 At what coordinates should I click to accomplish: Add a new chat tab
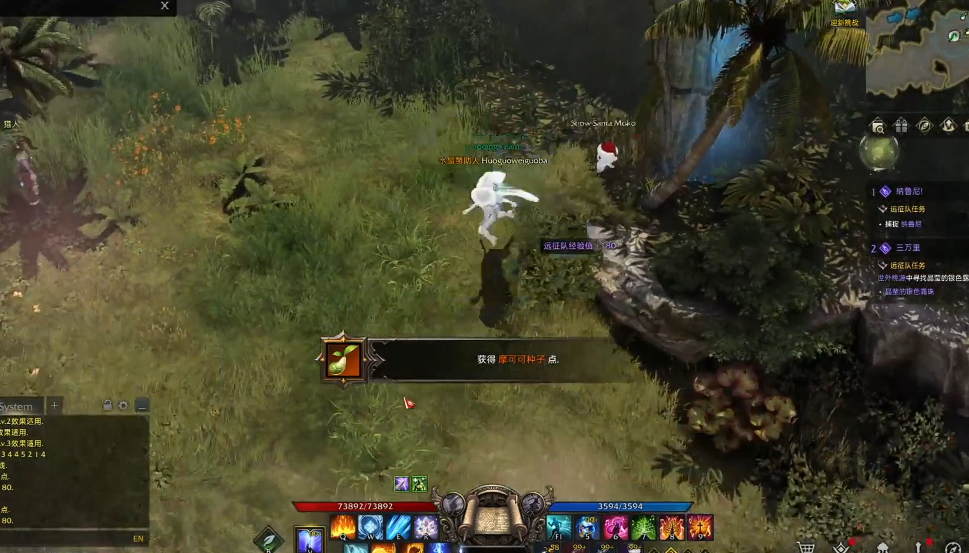[x=55, y=405]
